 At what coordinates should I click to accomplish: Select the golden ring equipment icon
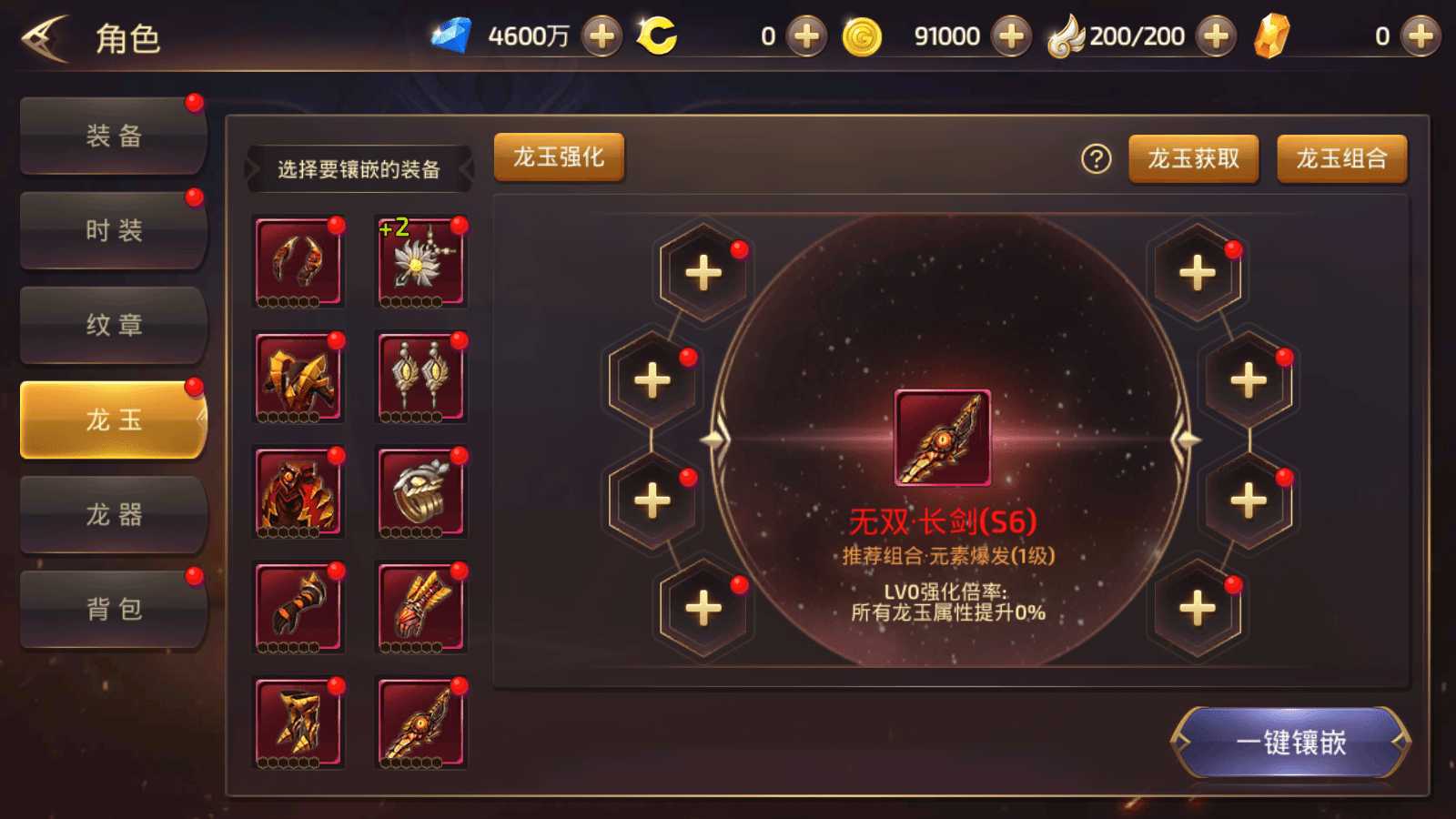(420, 492)
